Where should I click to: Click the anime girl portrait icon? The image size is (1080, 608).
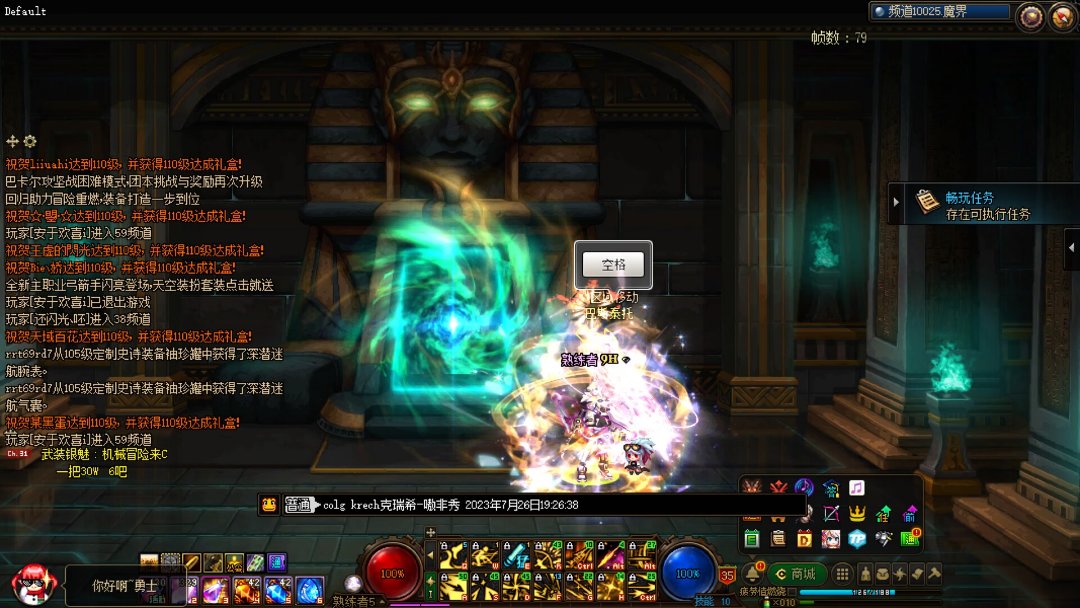(x=830, y=538)
